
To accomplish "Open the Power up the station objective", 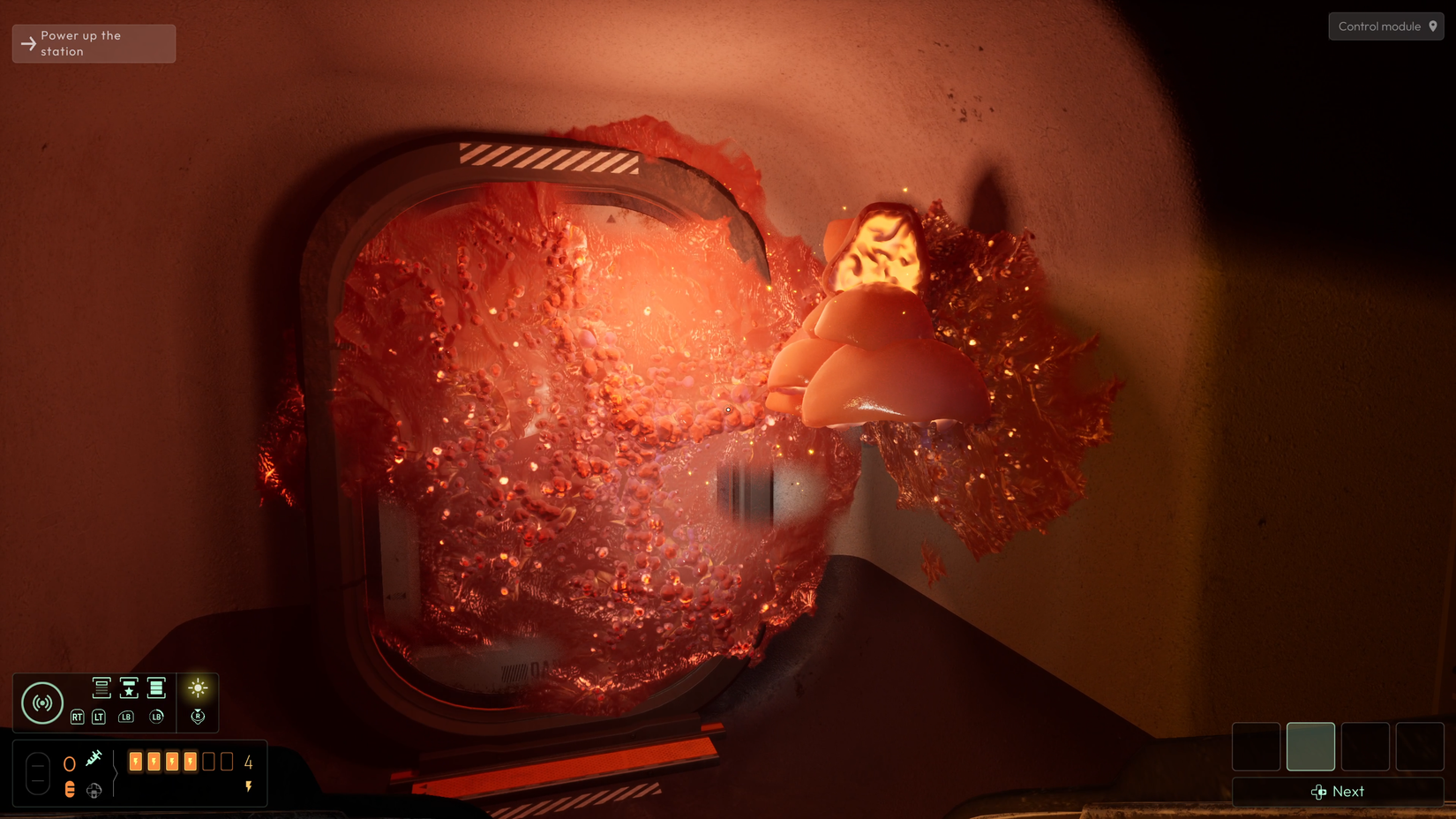I will (x=93, y=42).
